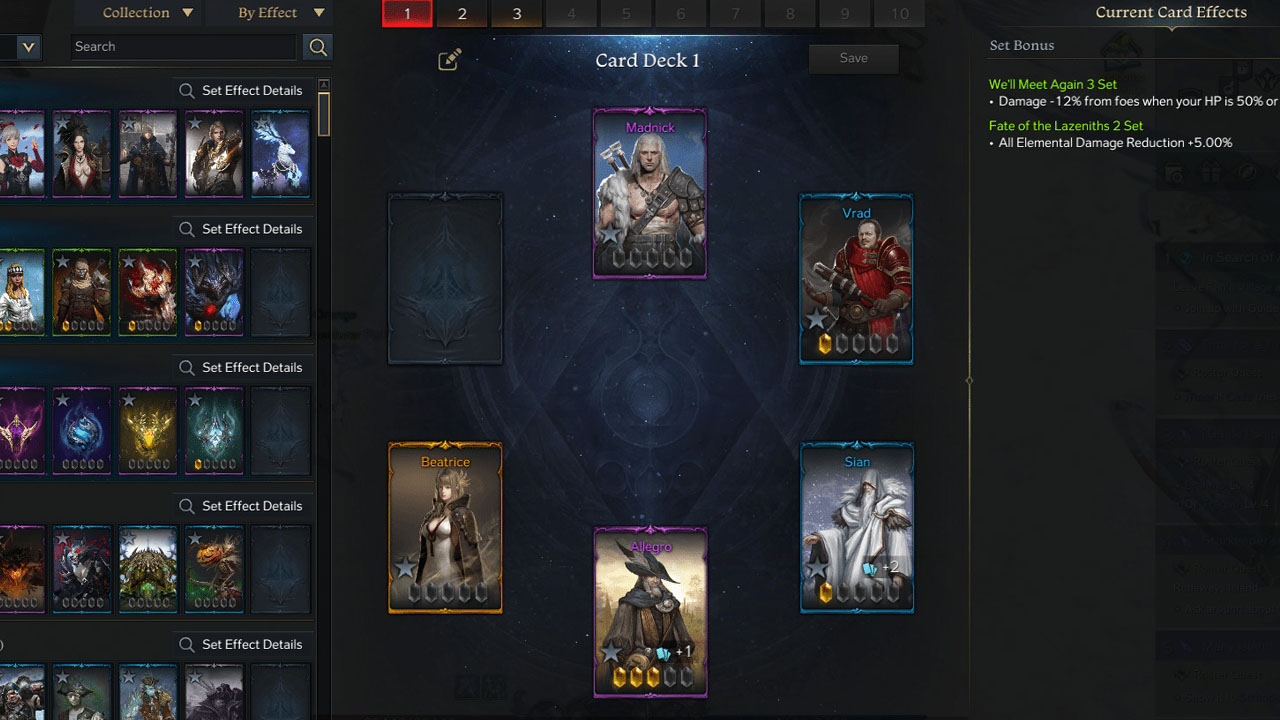Screen dimensions: 1280x720
Task: Select card deck tab 10
Action: 899,14
